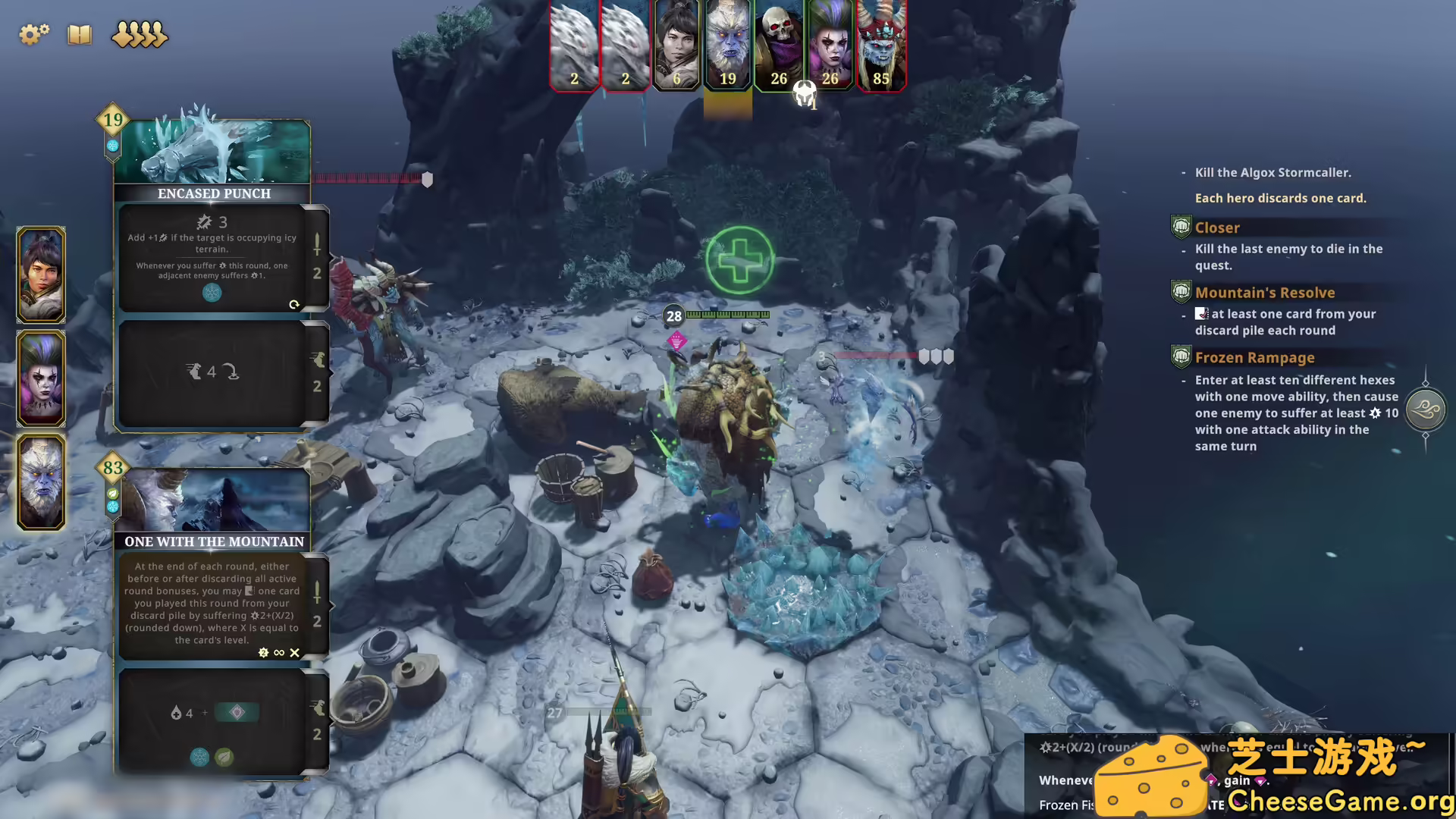Click the initiative 6 hero portrait
Viewport: 1456px width, 819px height.
point(676,45)
